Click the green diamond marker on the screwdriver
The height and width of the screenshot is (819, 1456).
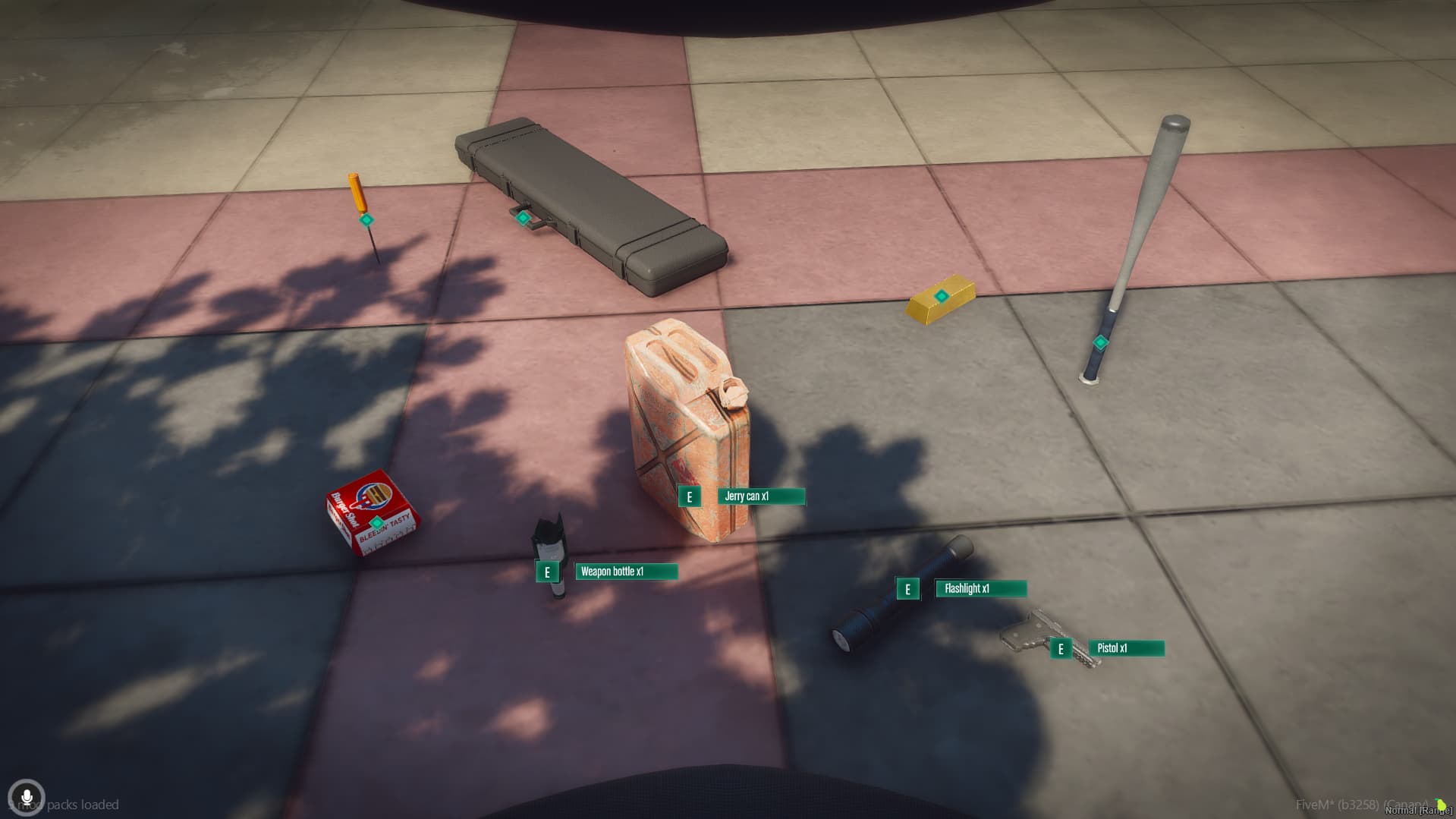366,219
